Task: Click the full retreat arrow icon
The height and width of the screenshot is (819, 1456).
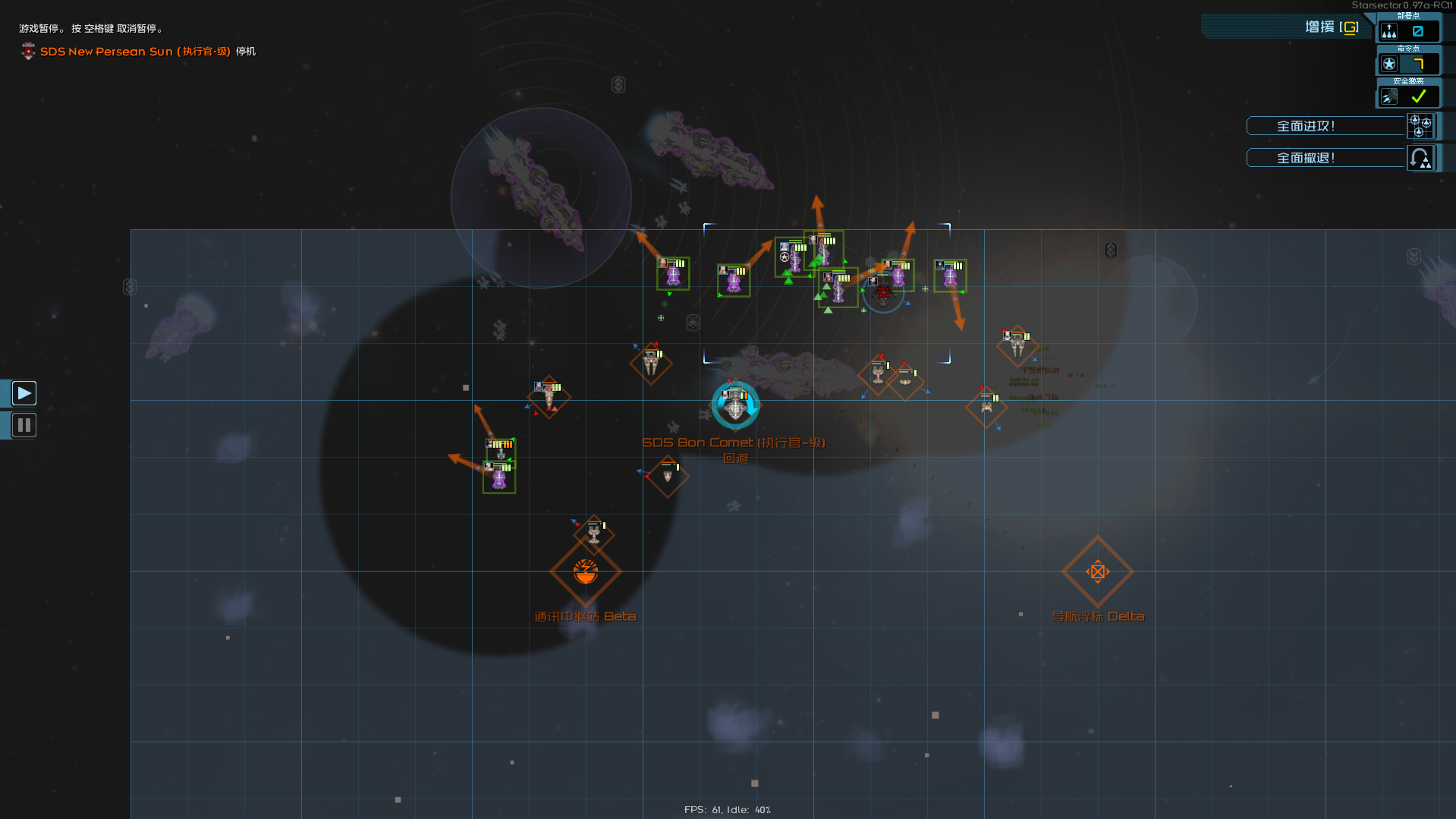Action: click(1421, 157)
